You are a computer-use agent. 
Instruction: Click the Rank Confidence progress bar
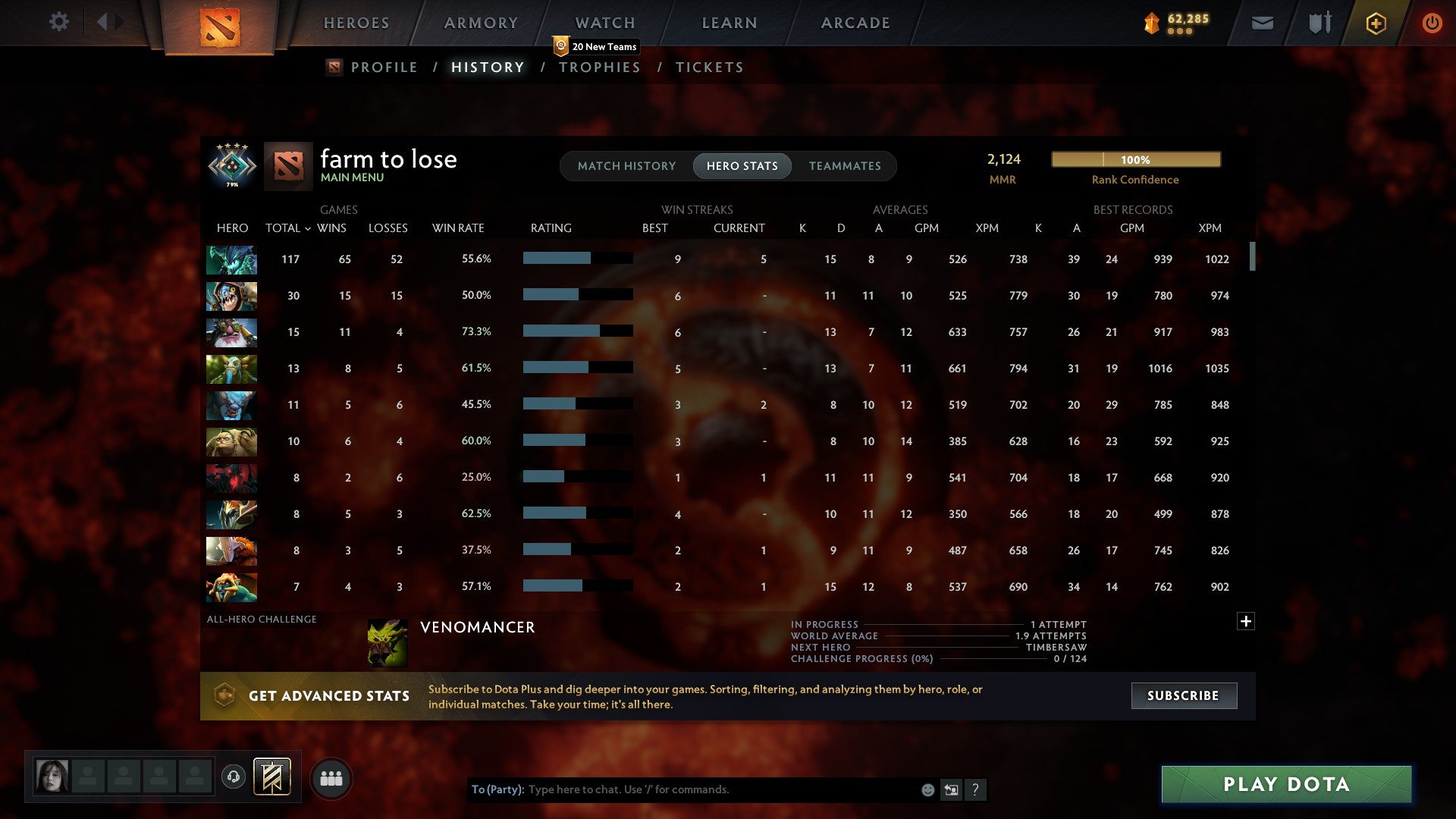click(1135, 159)
